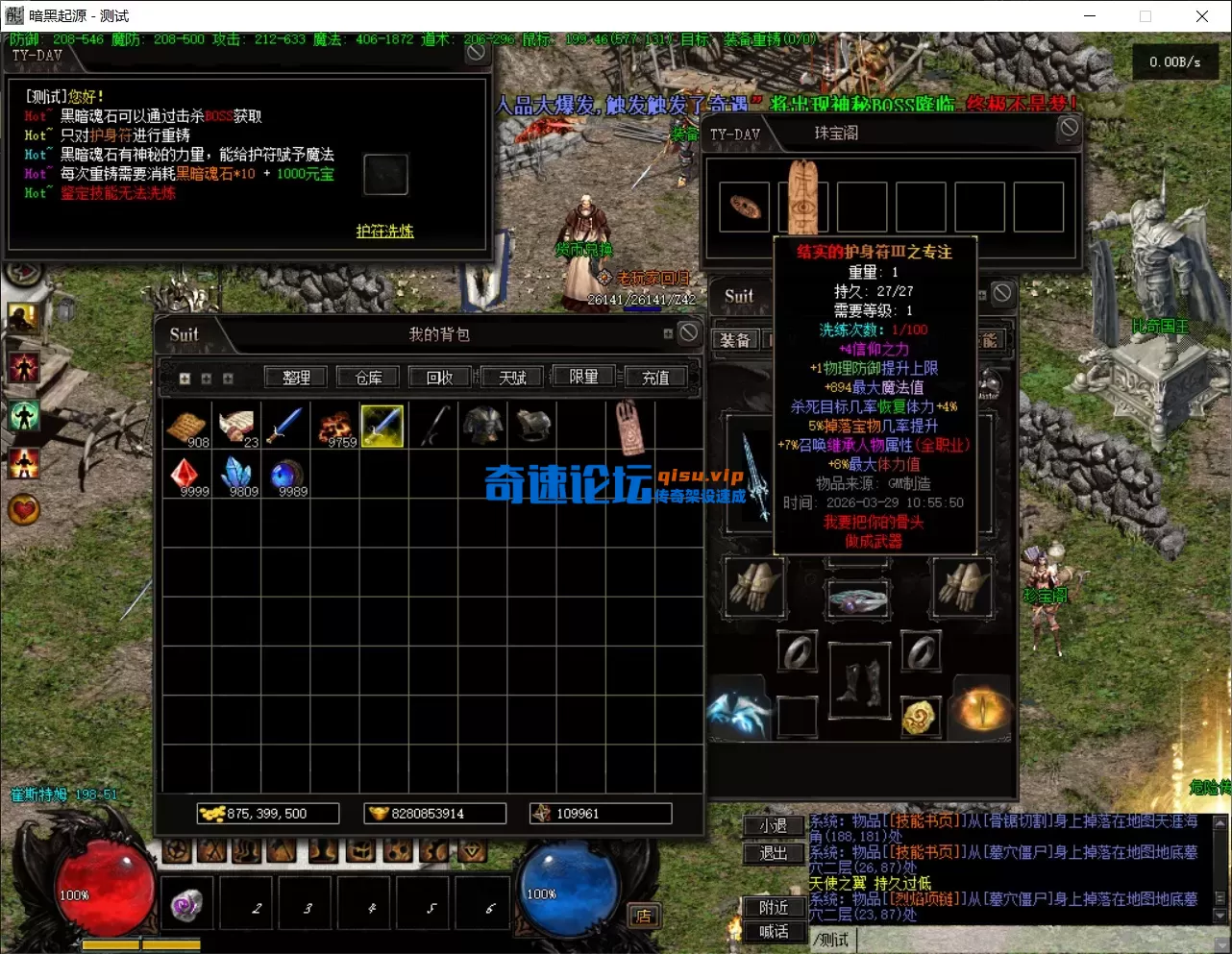Open the heart icon on the left sidebar

[23, 510]
